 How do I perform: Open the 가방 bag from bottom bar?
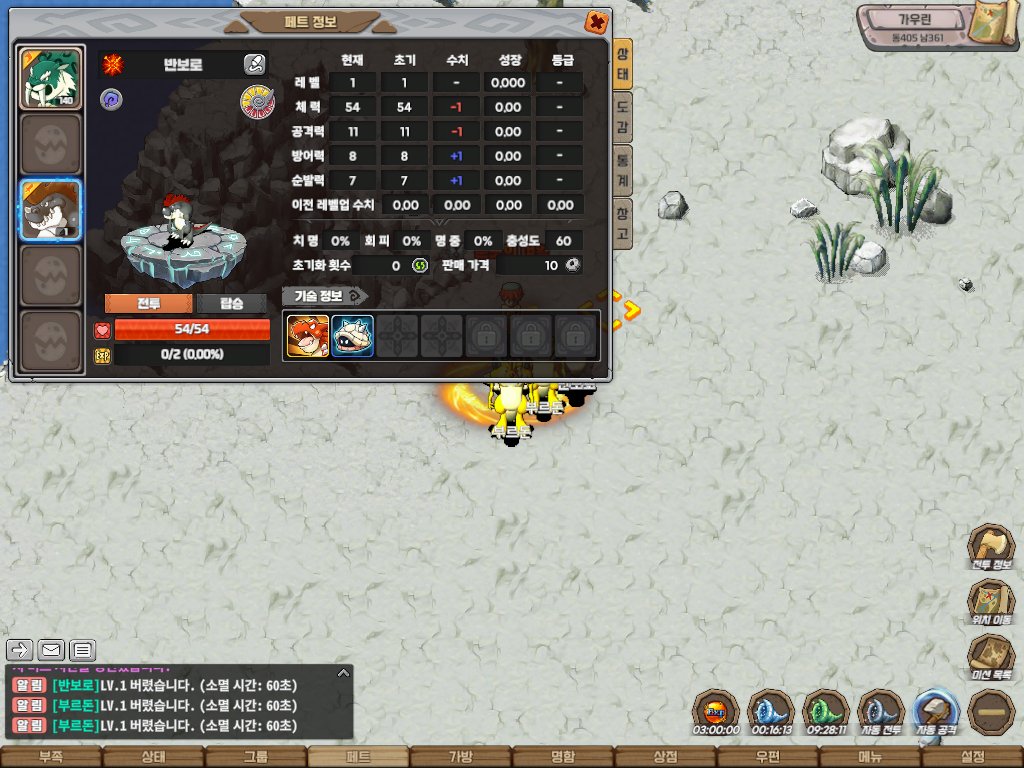click(x=460, y=757)
